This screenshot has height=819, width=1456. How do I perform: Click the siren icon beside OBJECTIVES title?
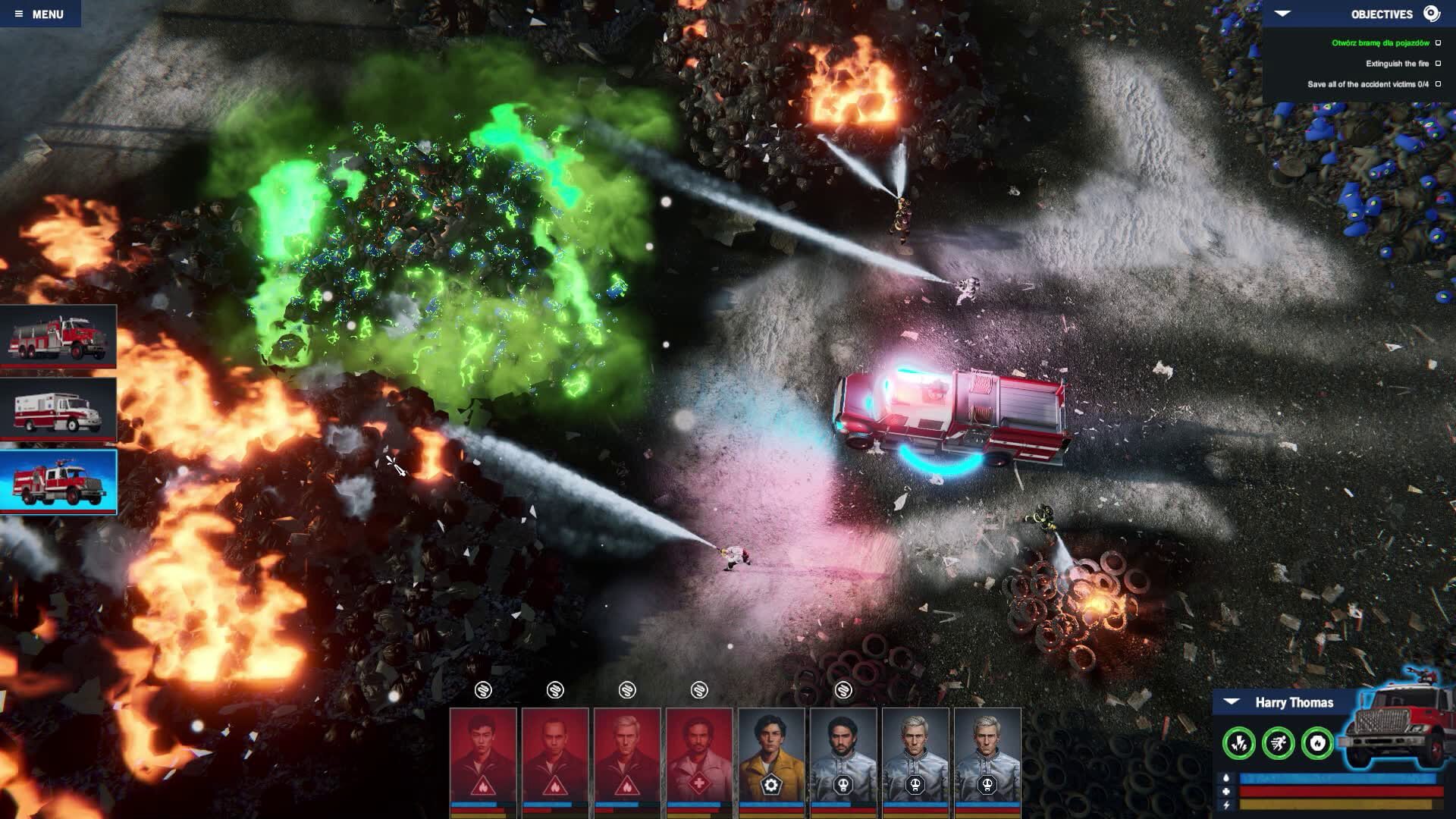1432,13
